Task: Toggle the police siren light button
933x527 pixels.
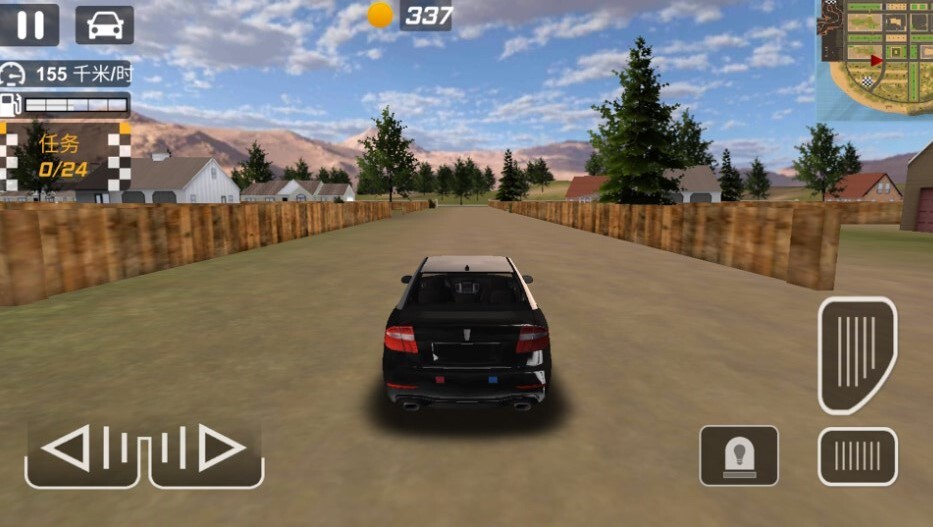Action: pyautogui.click(x=739, y=456)
